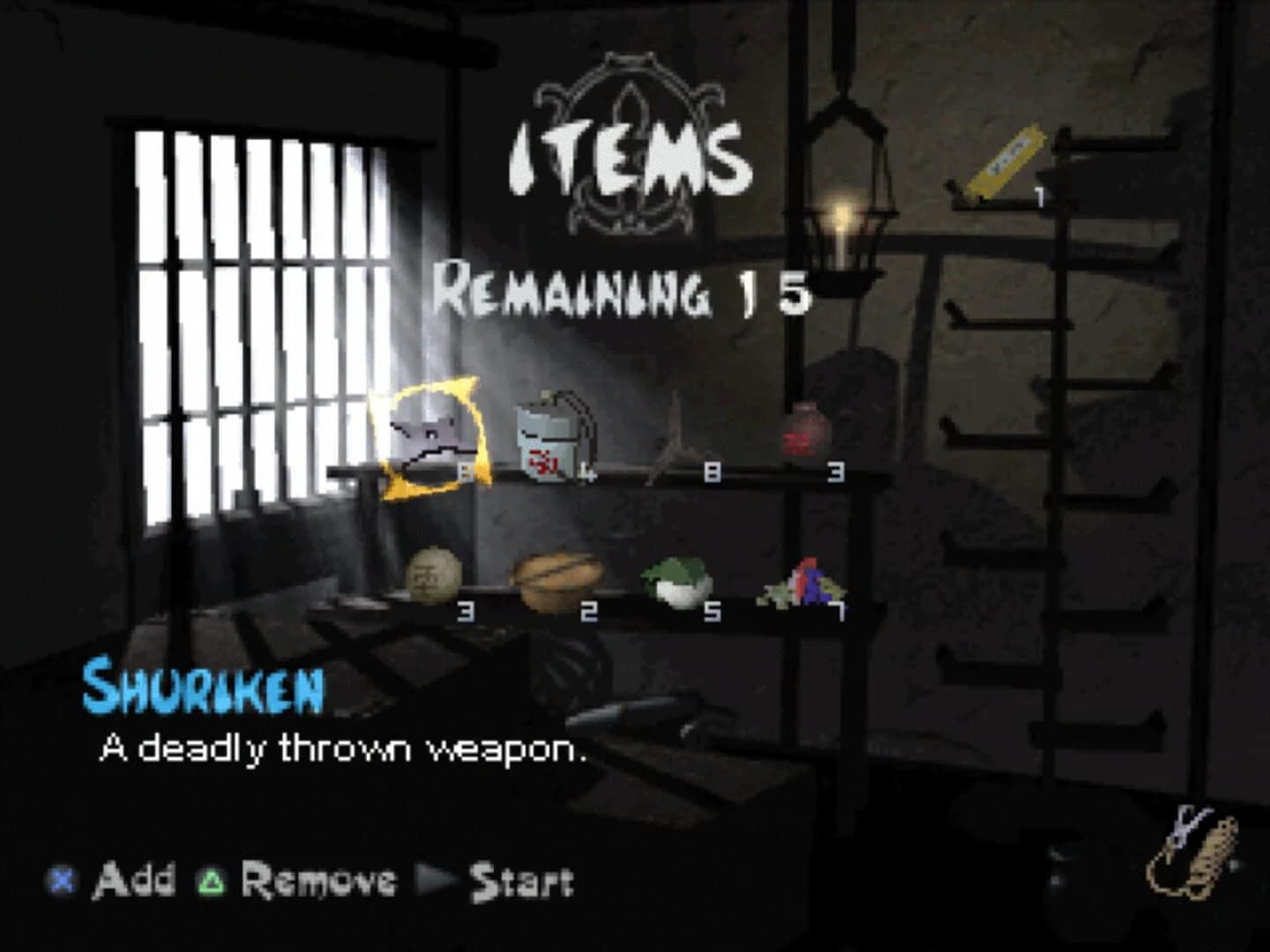1270x952 pixels.
Task: Click the deadly thrown weapon description text
Action: click(344, 748)
